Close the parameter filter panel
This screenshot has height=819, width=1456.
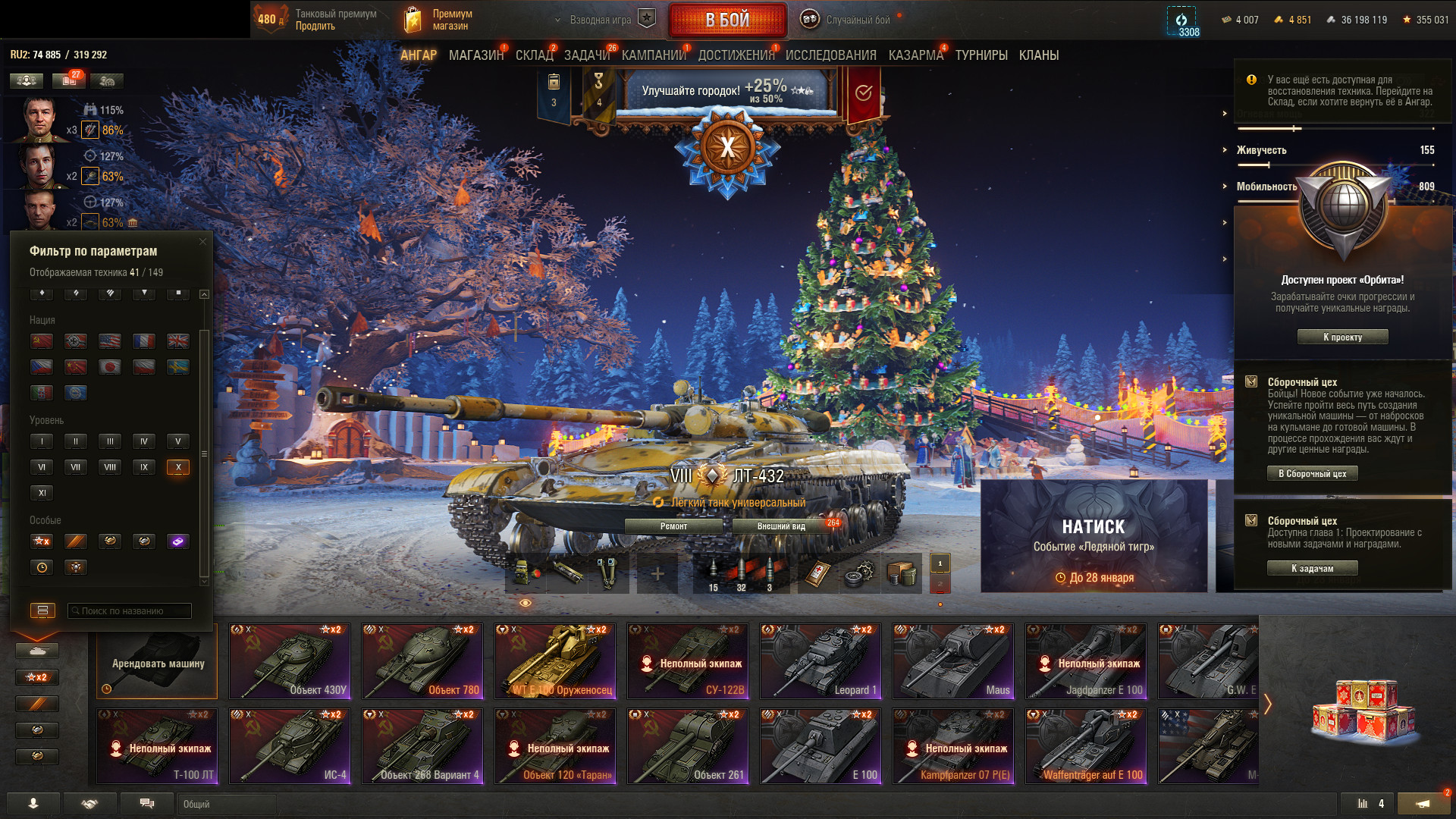202,242
